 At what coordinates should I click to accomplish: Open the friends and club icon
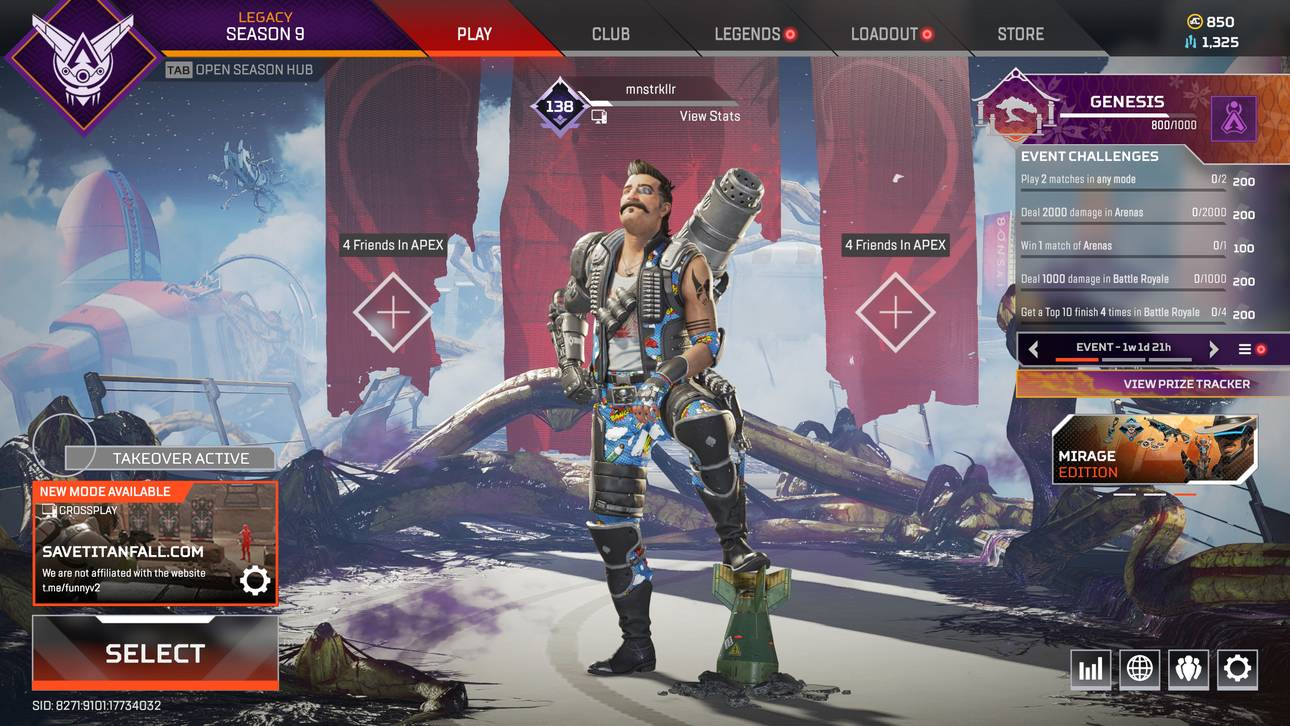[x=1188, y=669]
